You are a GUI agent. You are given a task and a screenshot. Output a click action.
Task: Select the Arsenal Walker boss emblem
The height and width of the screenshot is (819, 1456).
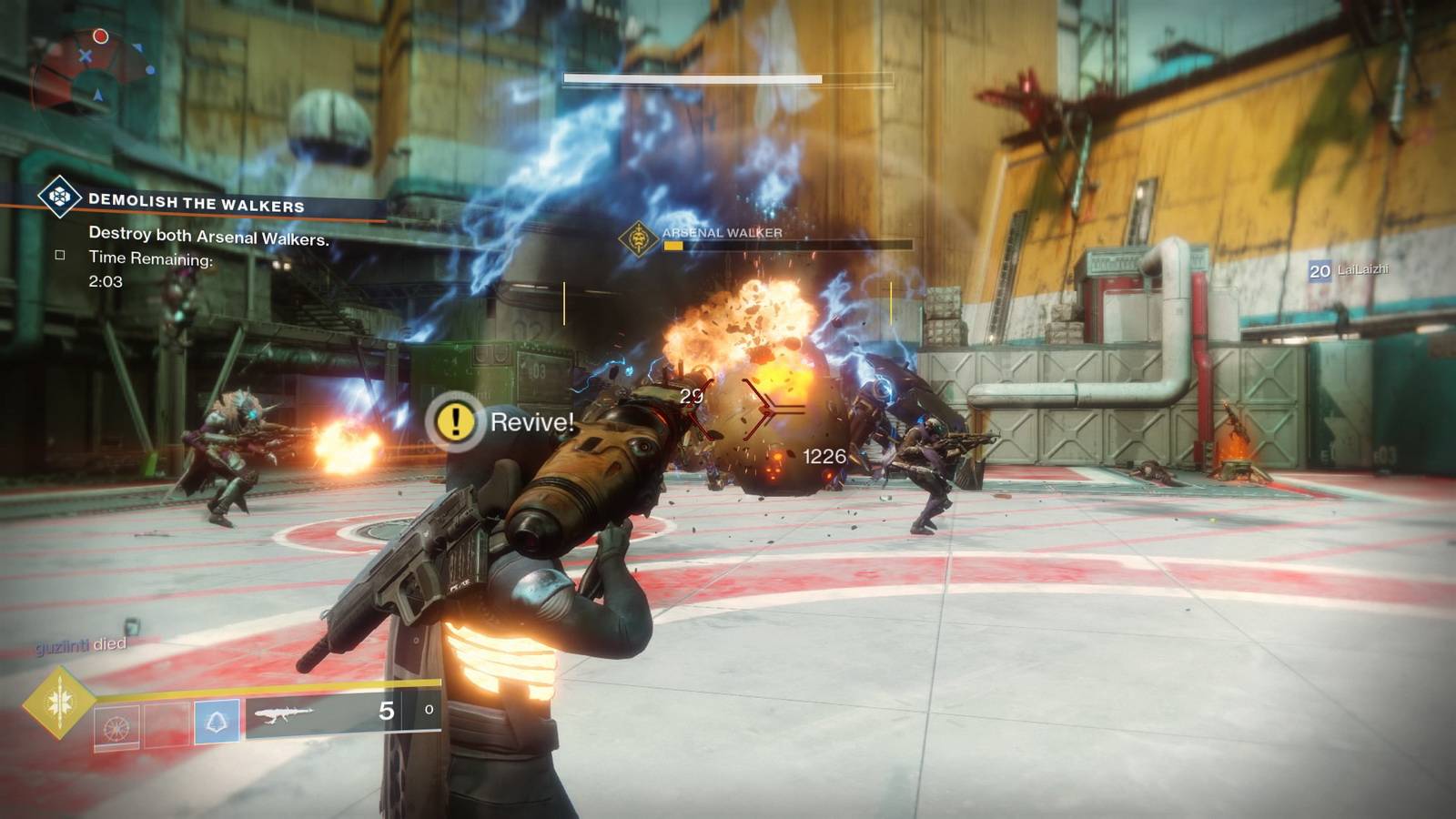click(639, 239)
